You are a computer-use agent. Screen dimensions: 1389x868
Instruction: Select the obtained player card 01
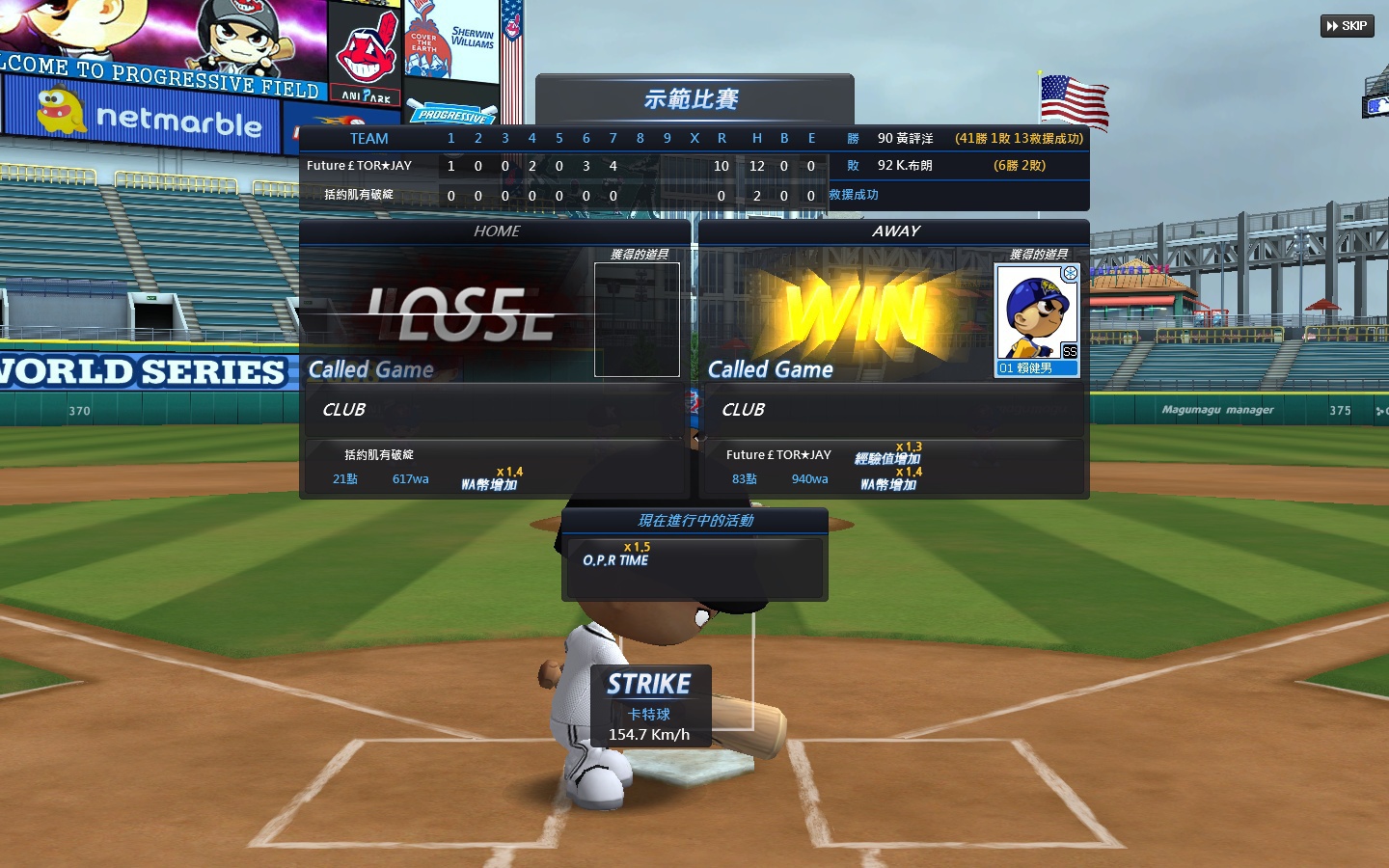[1037, 320]
